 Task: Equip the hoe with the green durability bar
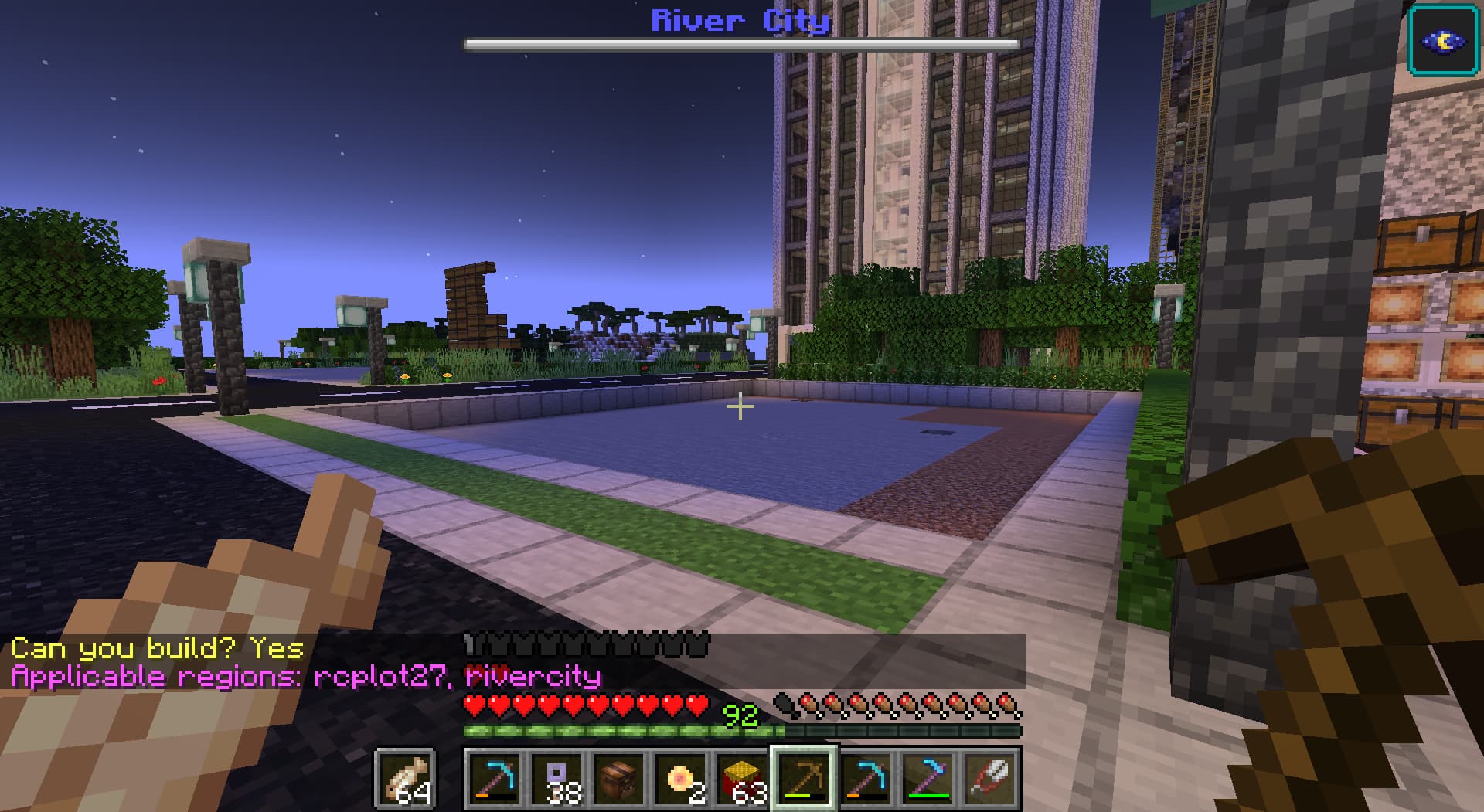point(928,778)
